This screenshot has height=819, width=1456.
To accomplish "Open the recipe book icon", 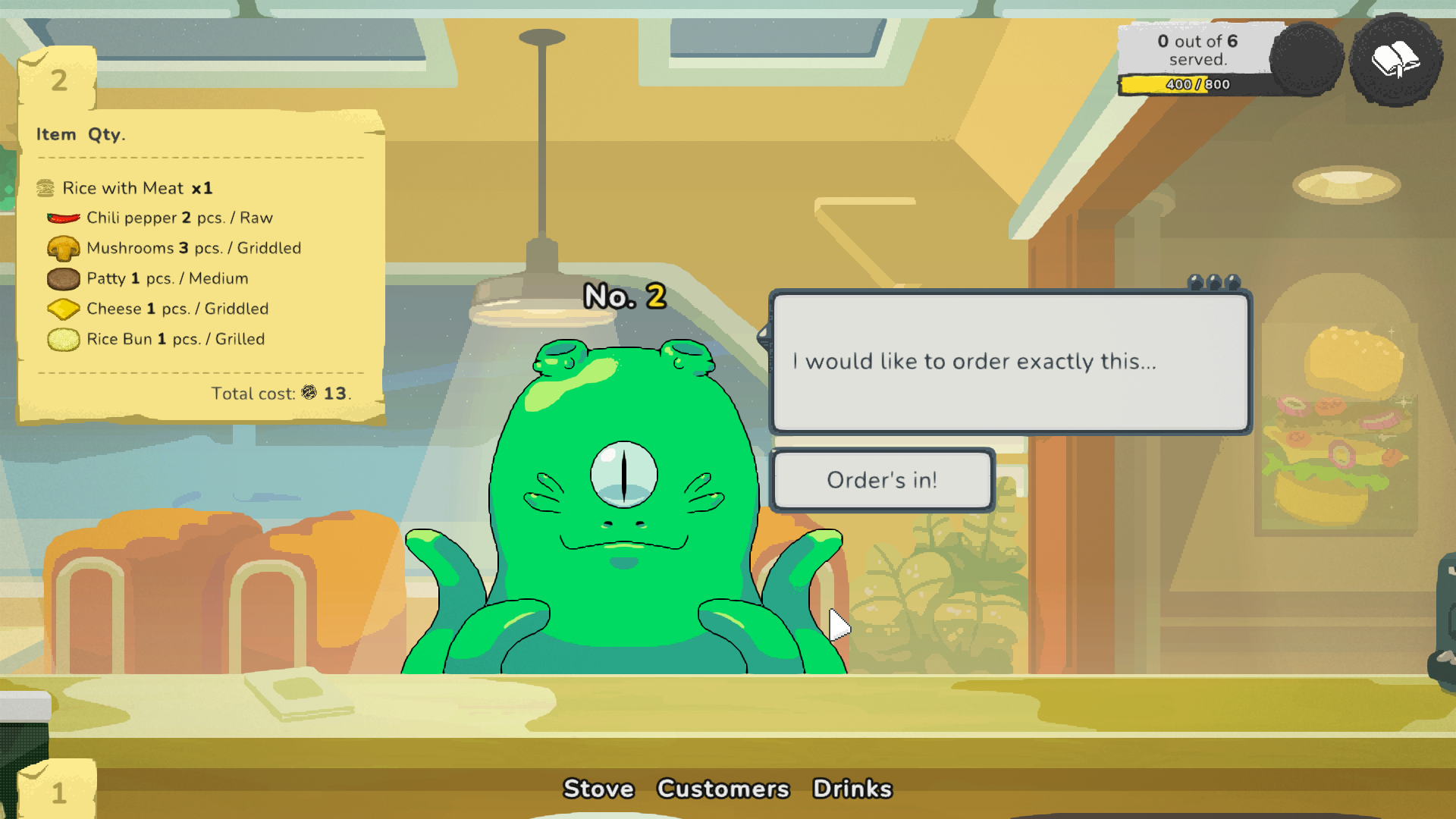I will [1396, 61].
